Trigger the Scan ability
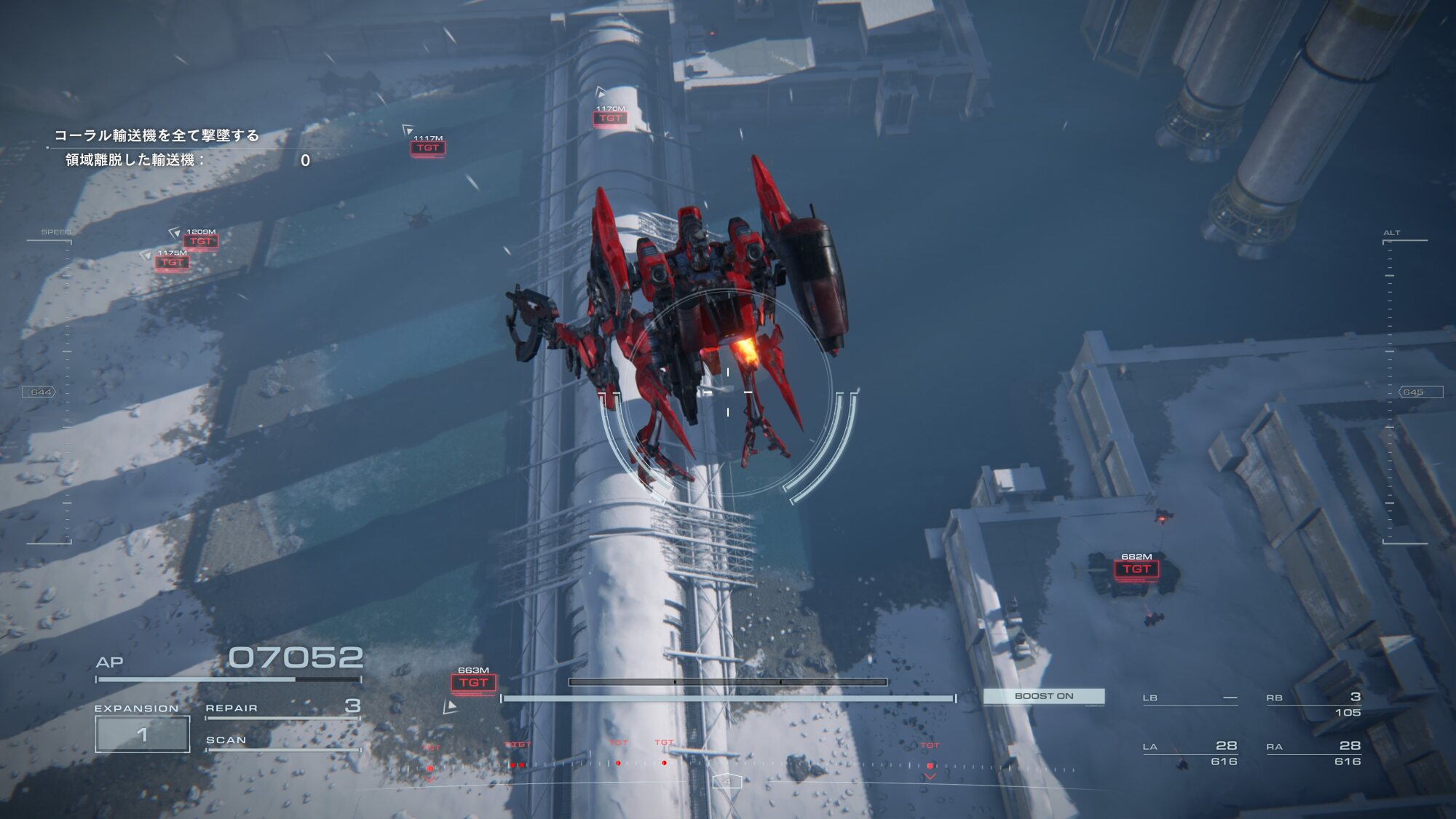 click(282, 740)
